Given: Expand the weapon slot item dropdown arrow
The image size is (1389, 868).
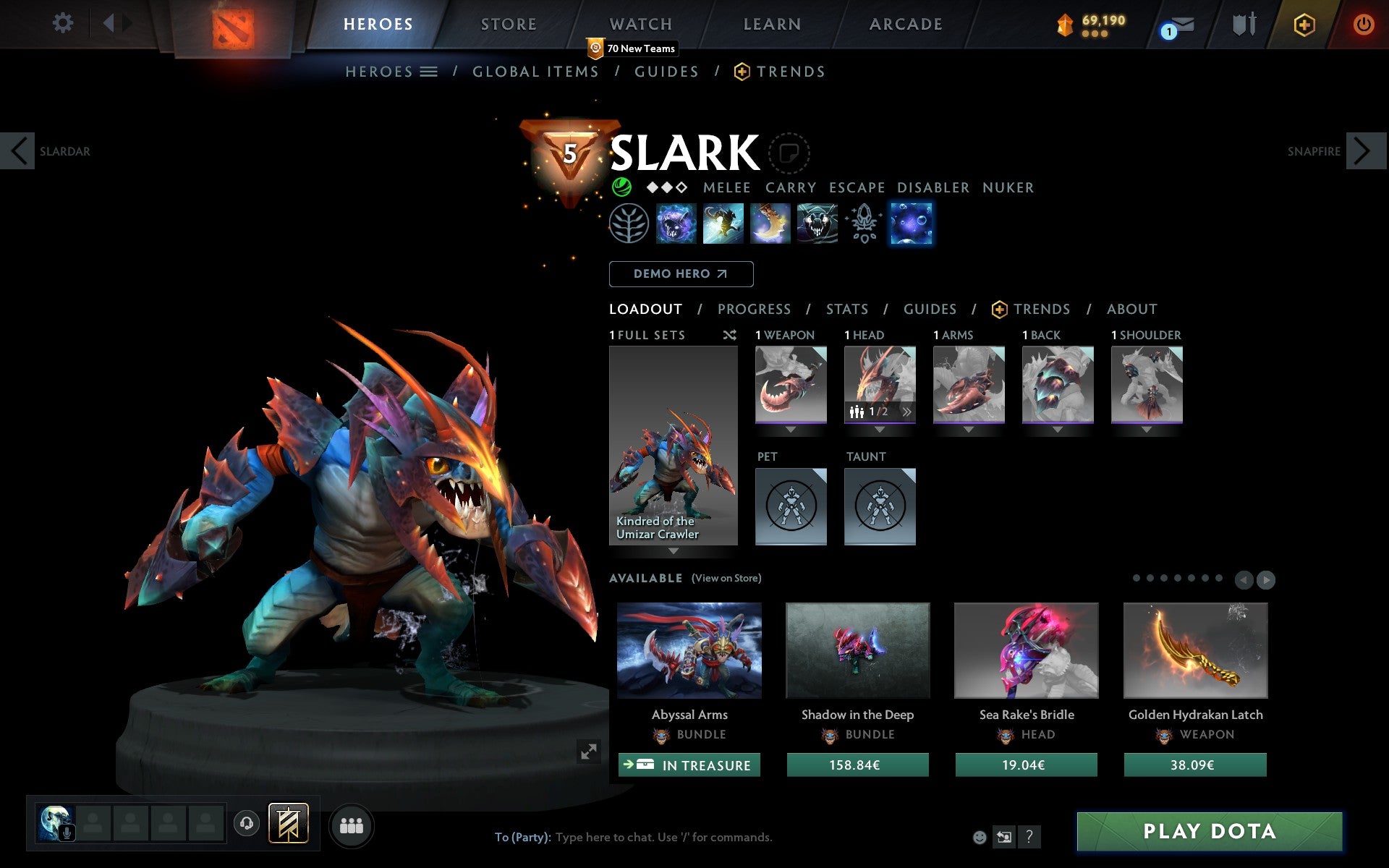Looking at the screenshot, I should [790, 427].
